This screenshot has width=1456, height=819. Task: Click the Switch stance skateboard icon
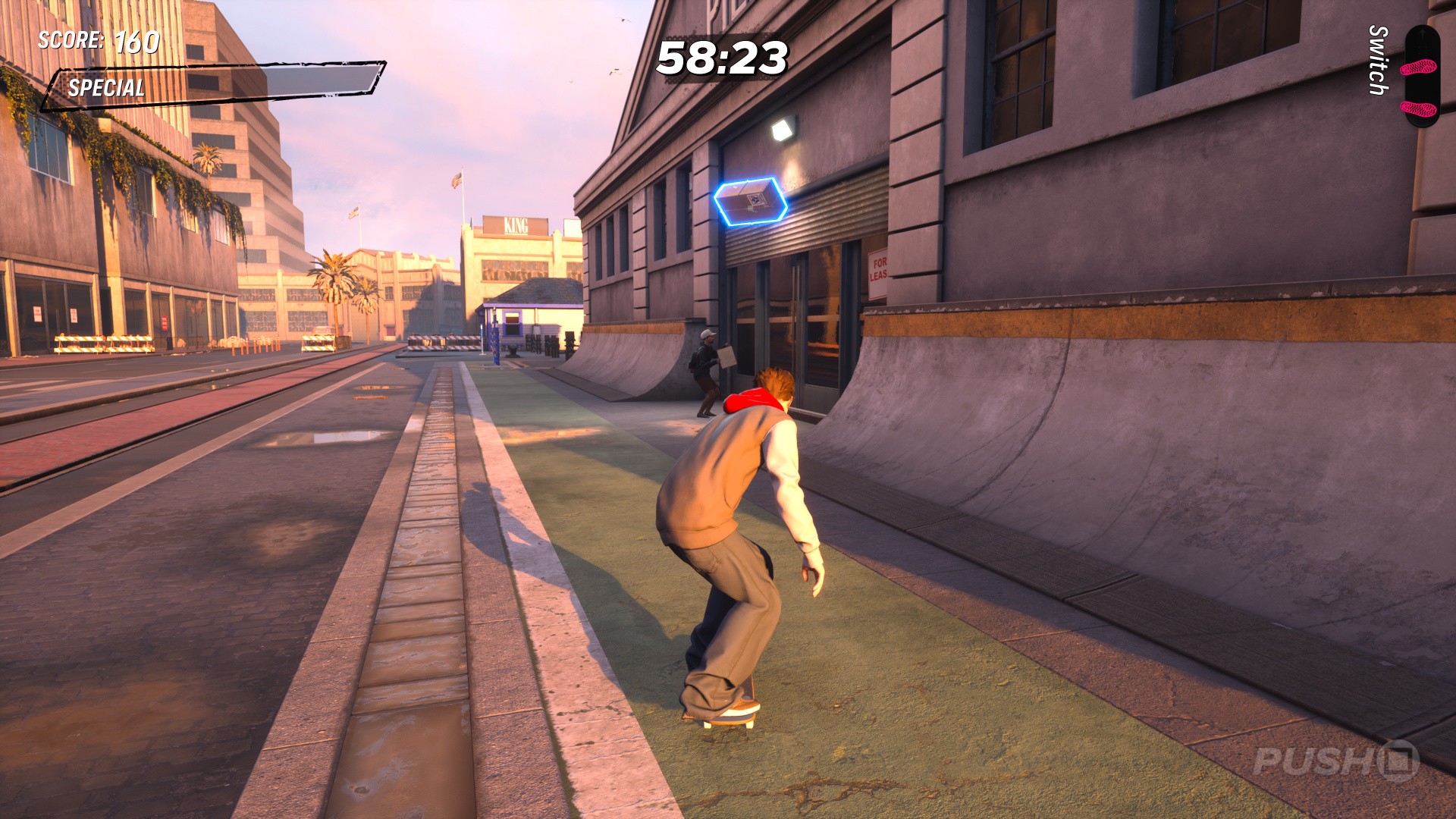(x=1420, y=76)
